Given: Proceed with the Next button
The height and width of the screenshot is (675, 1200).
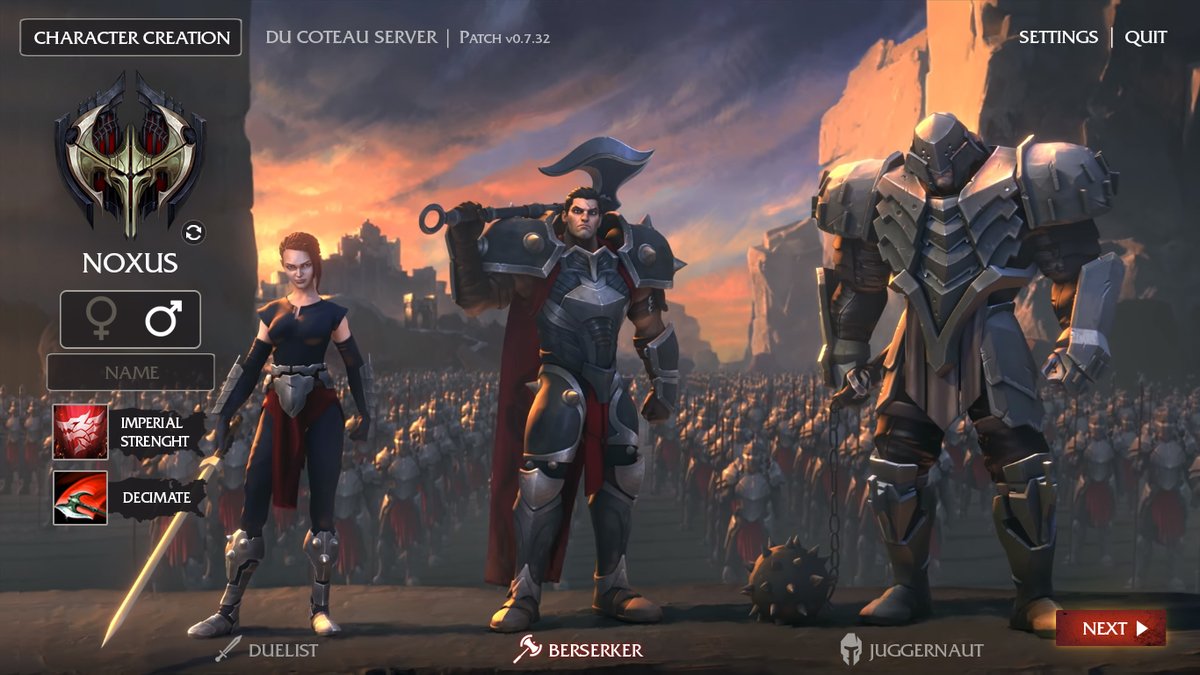Looking at the screenshot, I should 1110,628.
